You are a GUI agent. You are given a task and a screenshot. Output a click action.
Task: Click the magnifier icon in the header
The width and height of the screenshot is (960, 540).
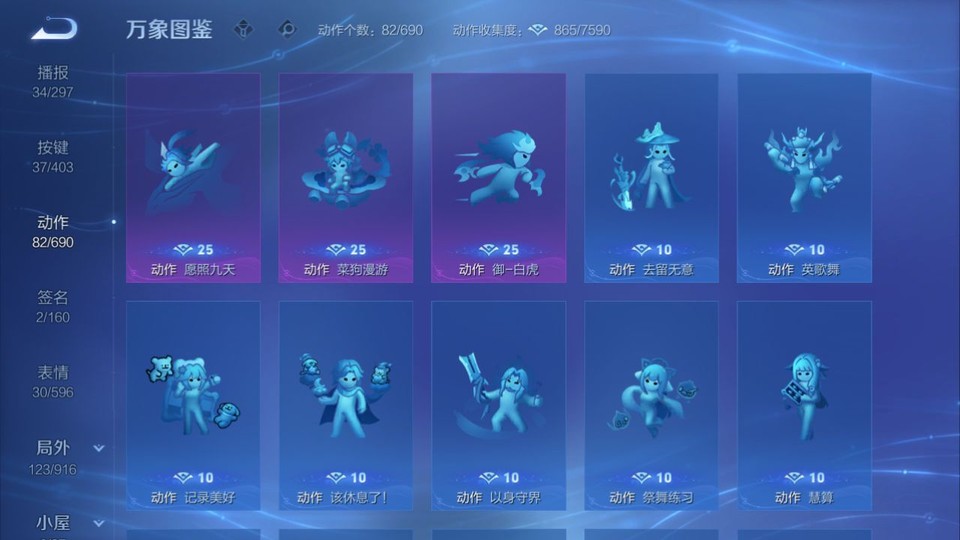[x=288, y=30]
